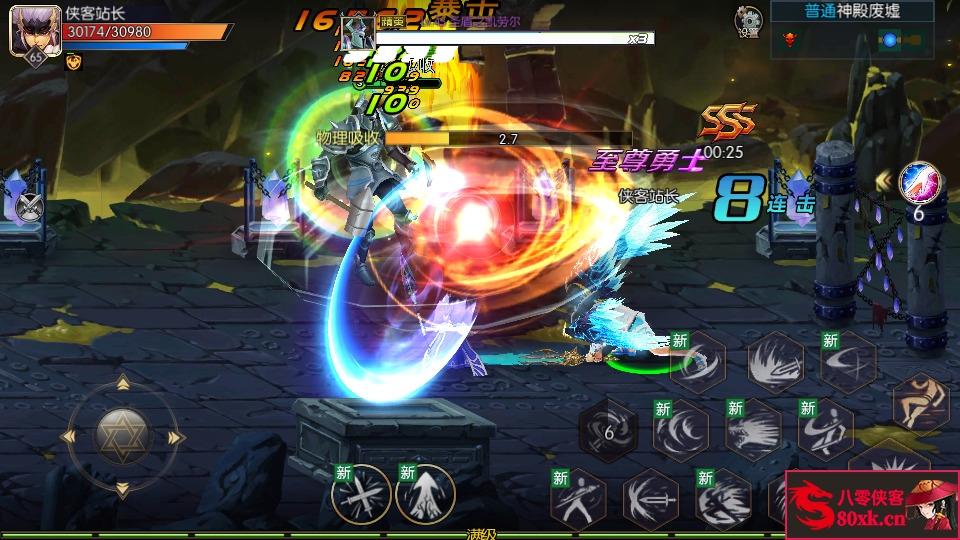Screen dimensions: 960x540
Task: Use the spear-wielding figure skill
Action: (x=579, y=497)
